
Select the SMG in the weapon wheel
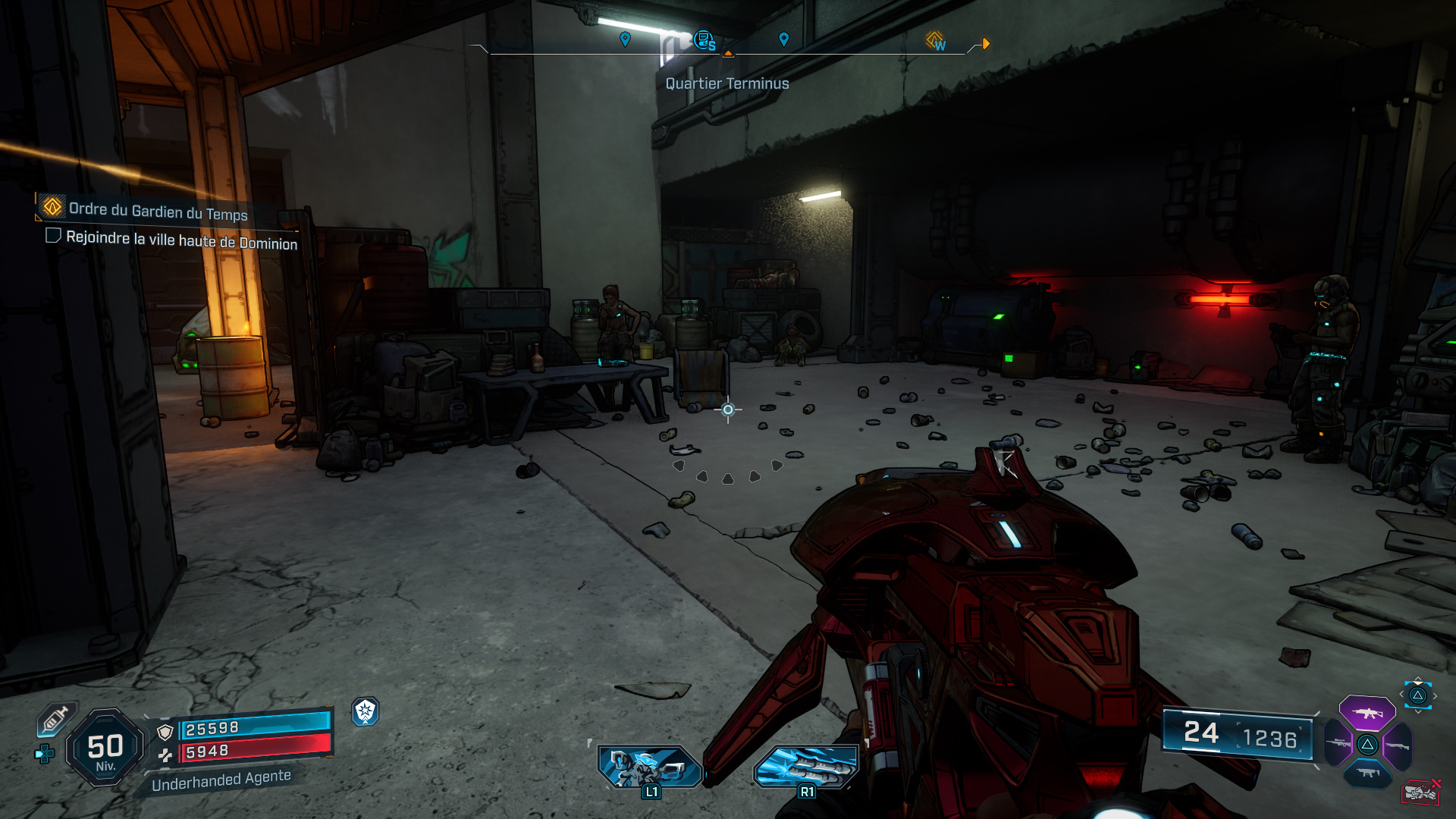click(1368, 773)
